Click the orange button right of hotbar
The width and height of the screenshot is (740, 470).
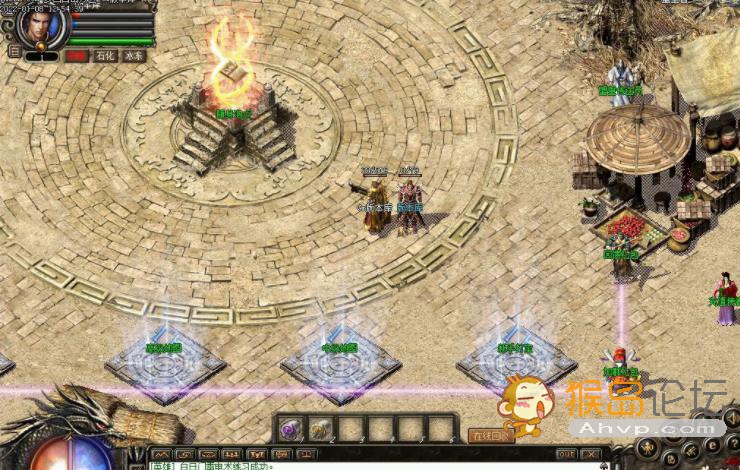[490, 436]
